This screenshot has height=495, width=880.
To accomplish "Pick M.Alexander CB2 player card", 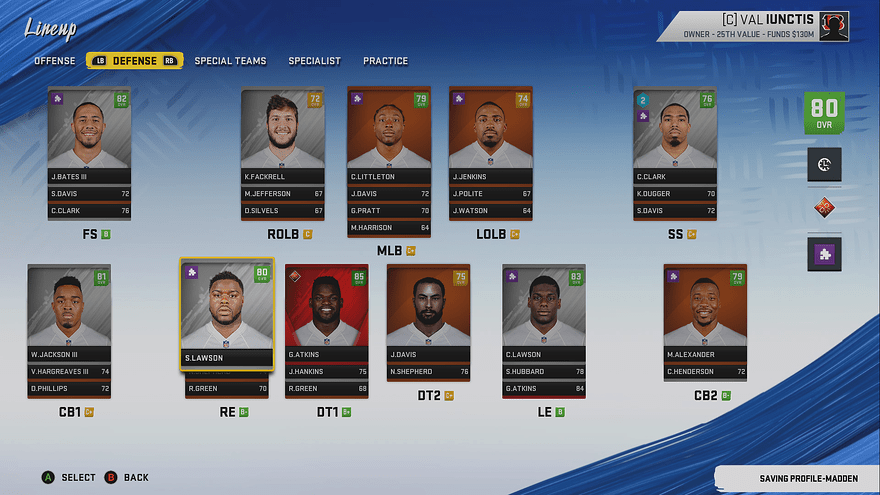I will 705,312.
